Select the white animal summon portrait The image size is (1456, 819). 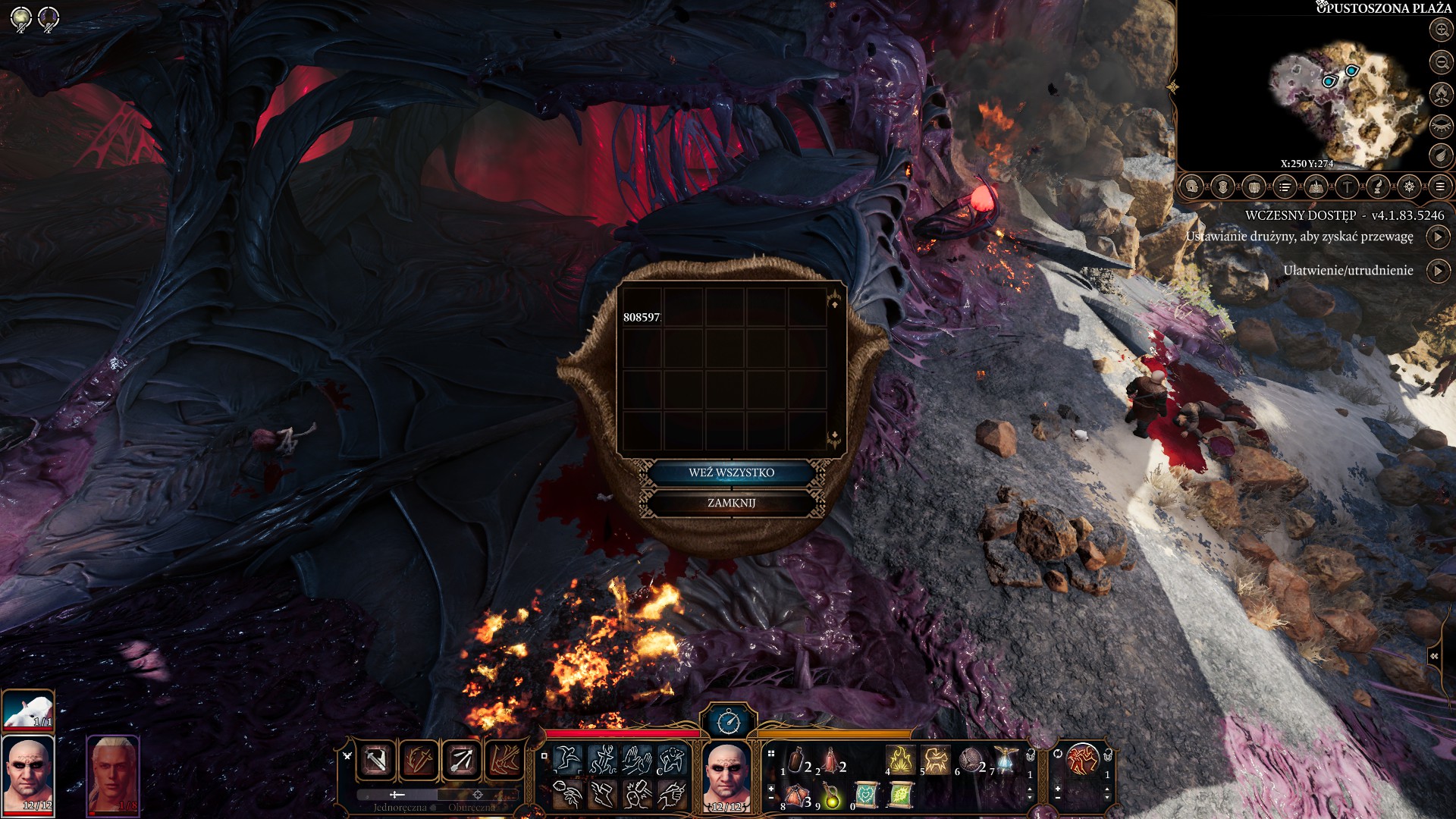(x=28, y=710)
